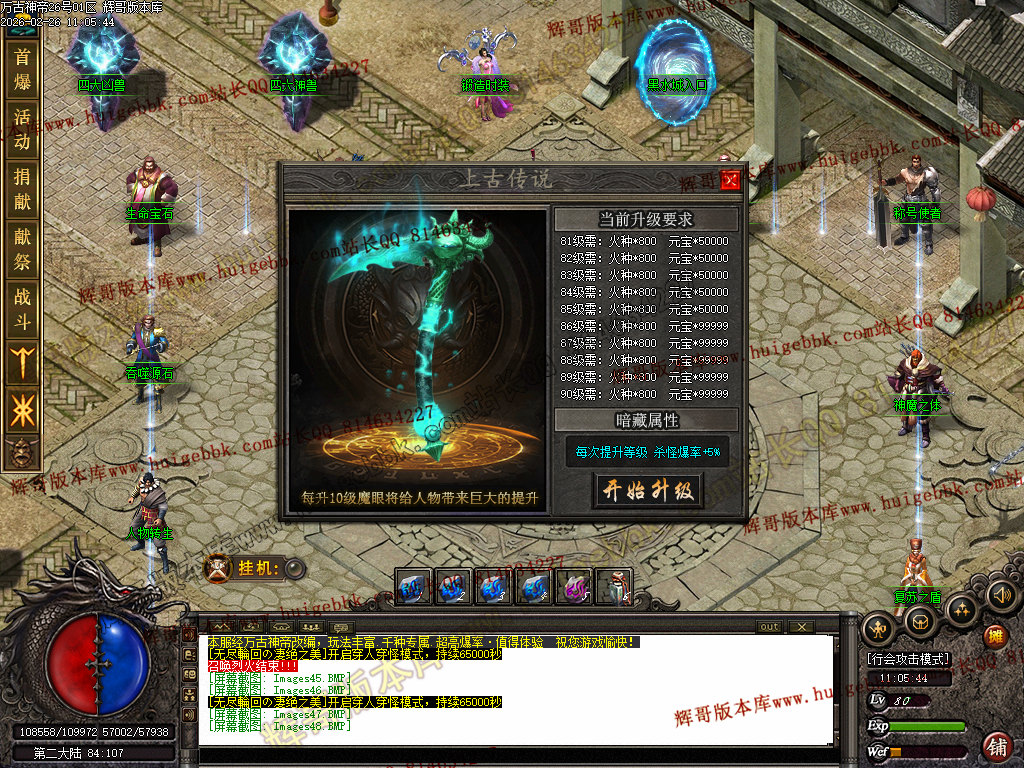The height and width of the screenshot is (768, 1024).
Task: Switch the 行会攻击模式 attack mode label
Action: [908, 660]
